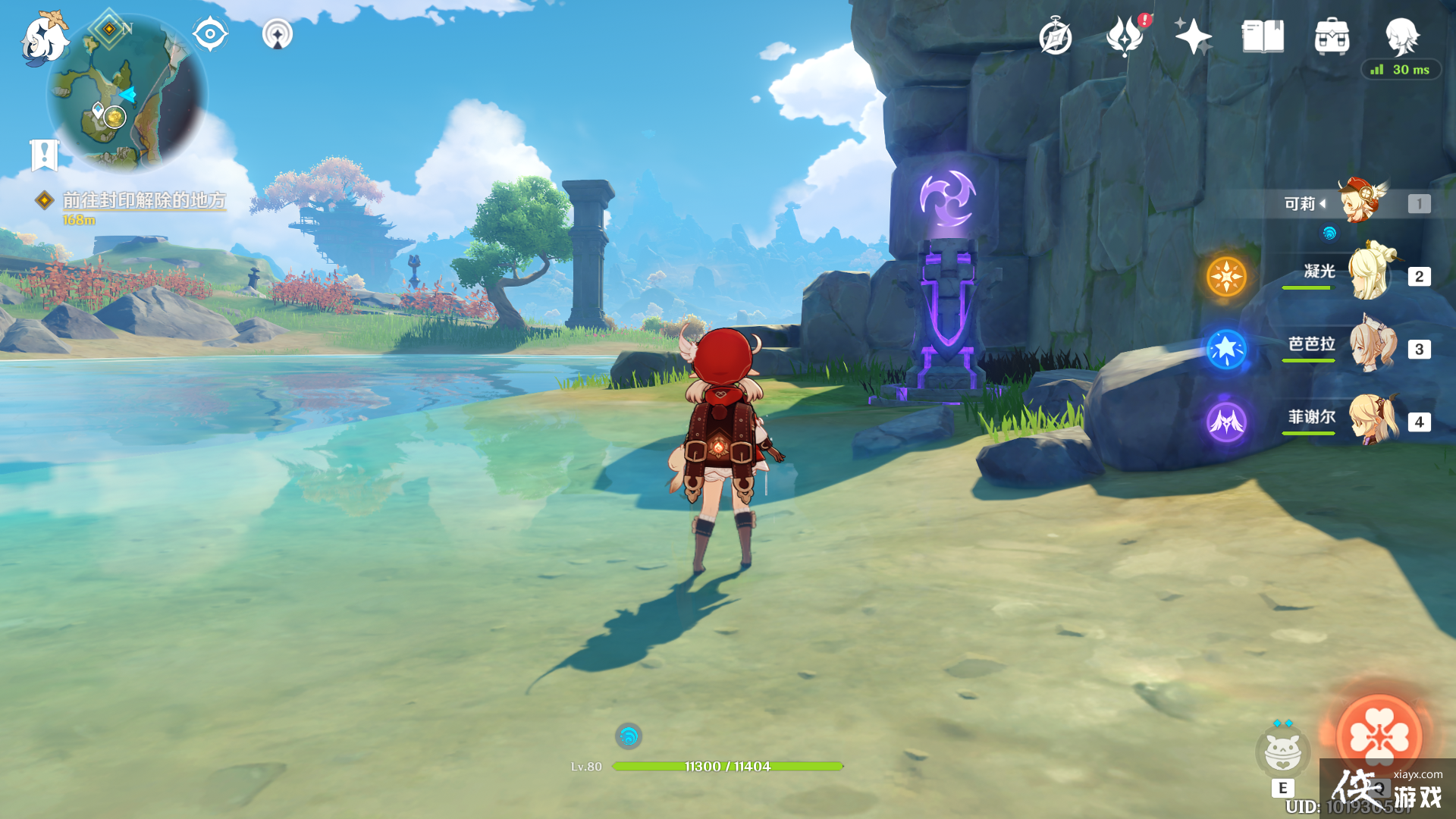Open the adventurer handbook book icon
Screen dimensions: 1456x819
(1263, 37)
